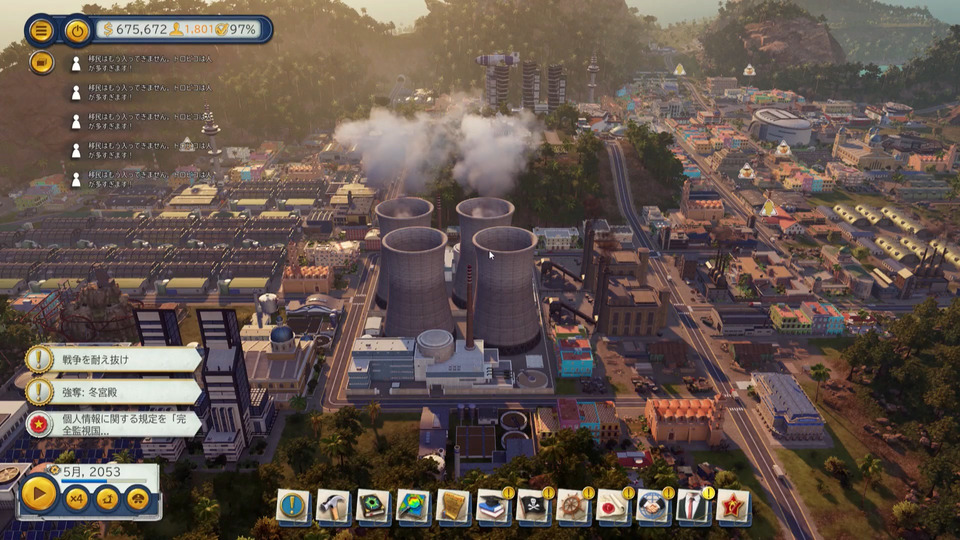Viewport: 960px width, 540px height.
Task: Show the colorful map overlays icon
Action: pos(413,506)
